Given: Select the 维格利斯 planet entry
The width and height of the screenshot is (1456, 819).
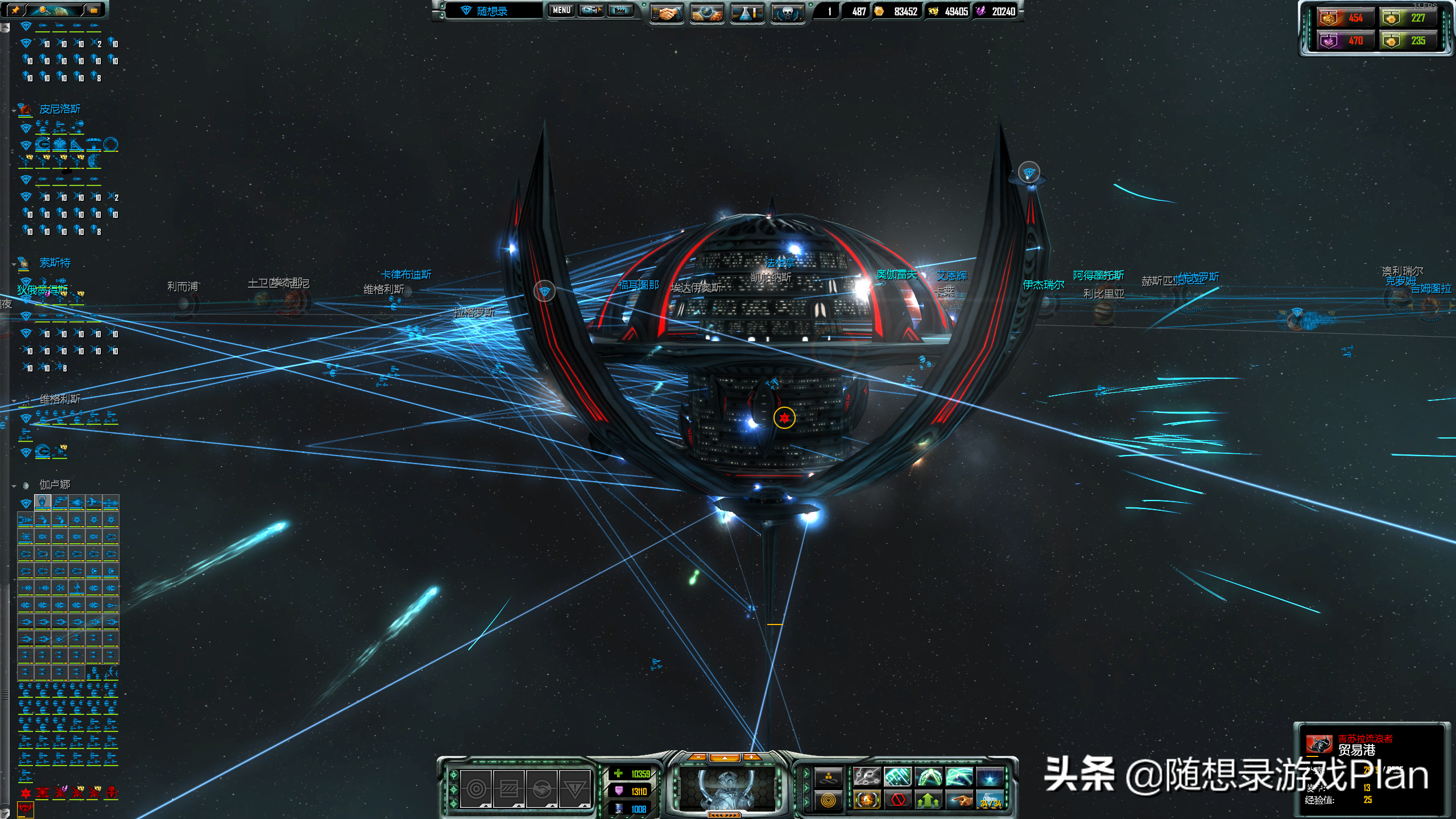Looking at the screenshot, I should click(x=59, y=399).
